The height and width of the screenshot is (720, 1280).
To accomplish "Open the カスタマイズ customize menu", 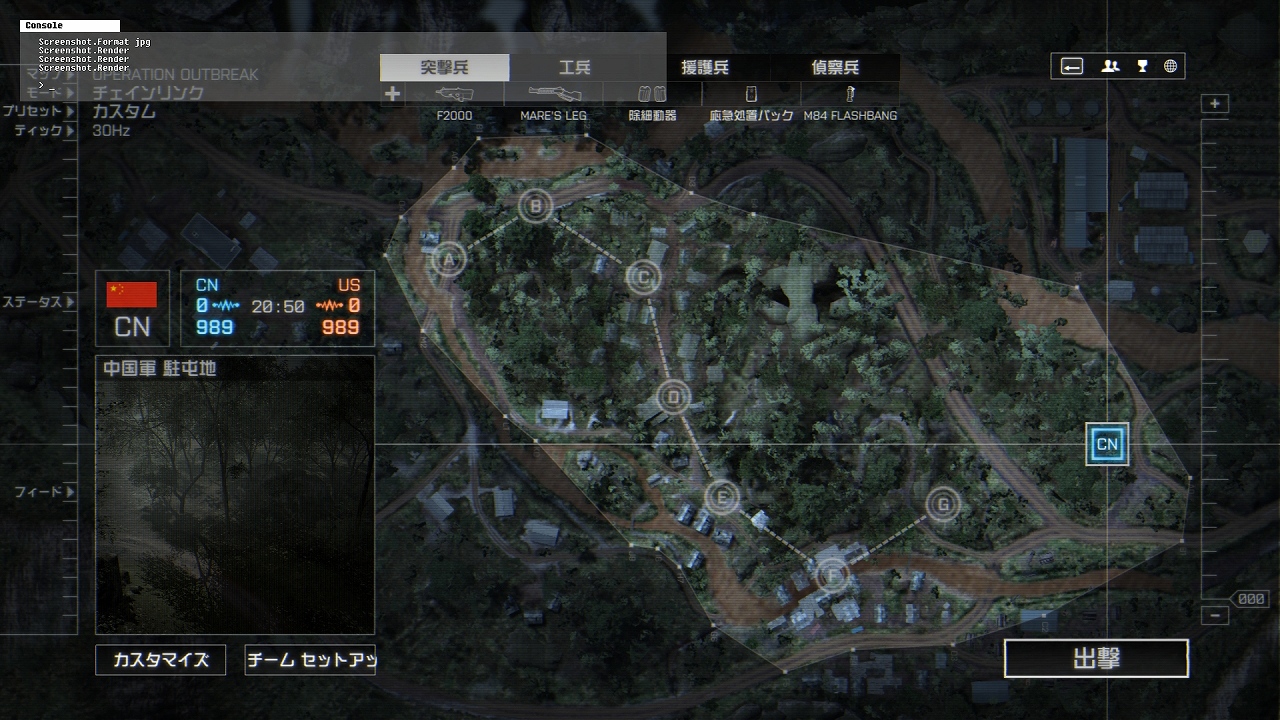I will pos(160,660).
